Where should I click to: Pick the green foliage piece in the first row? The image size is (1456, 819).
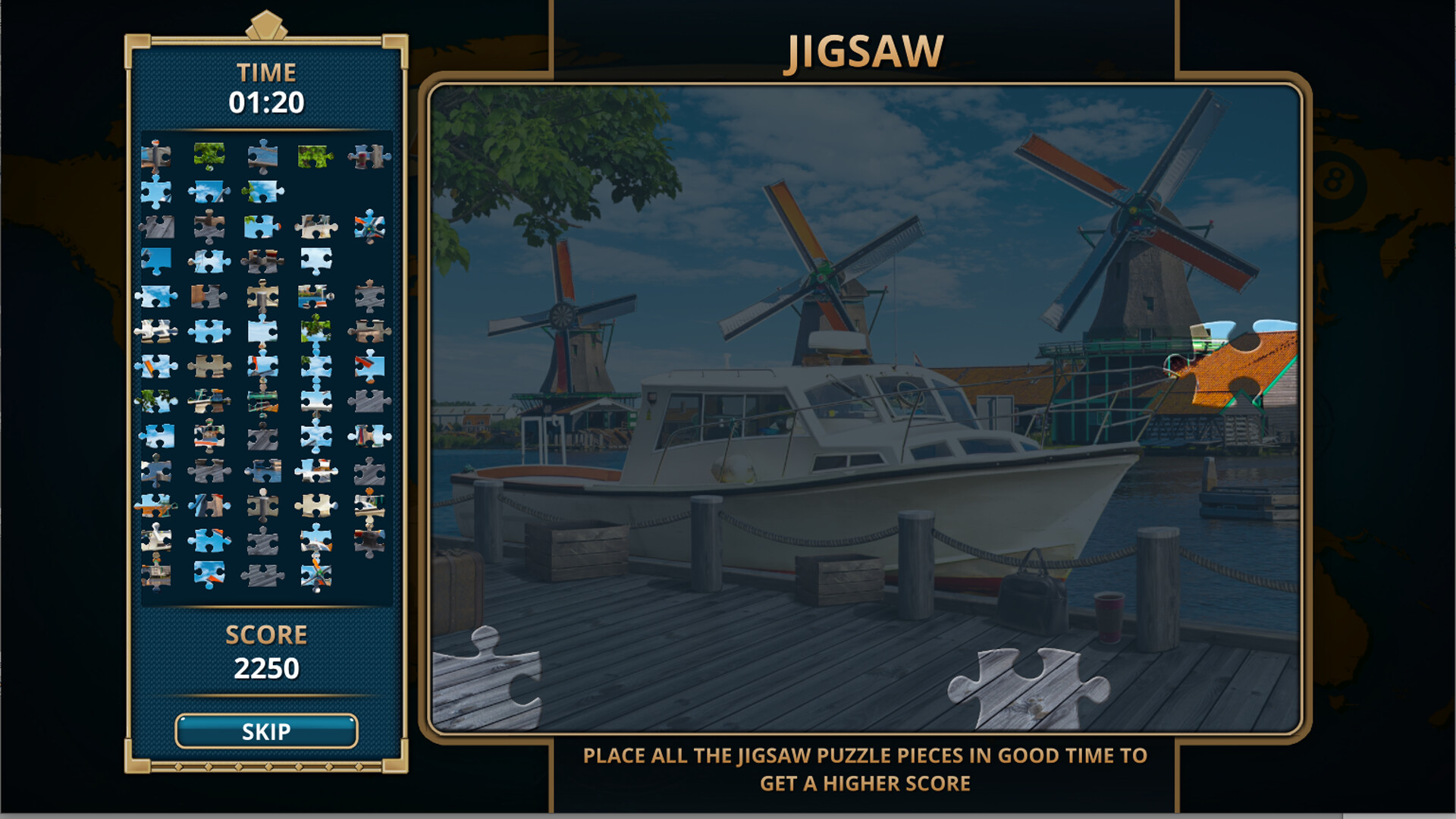209,157
